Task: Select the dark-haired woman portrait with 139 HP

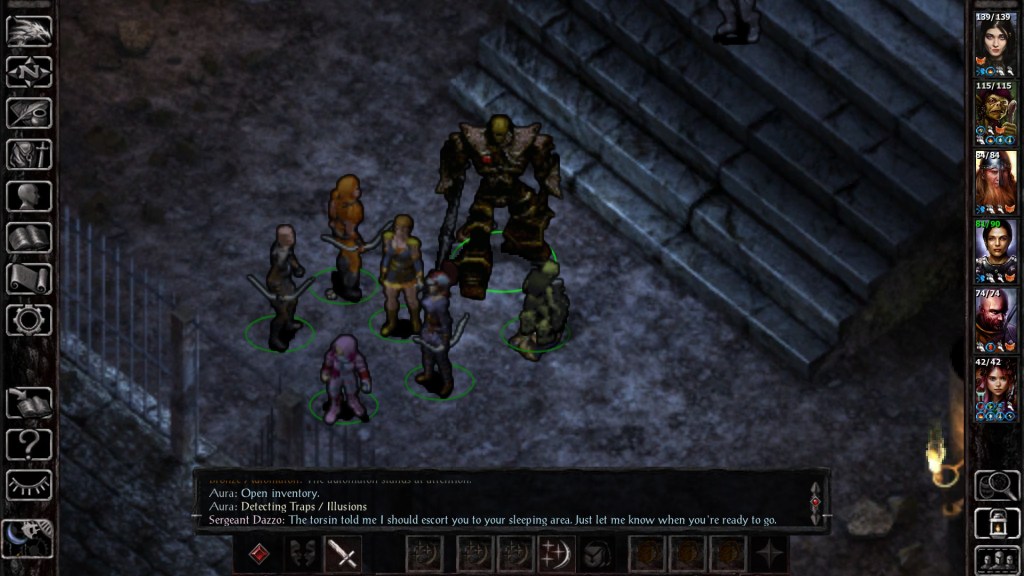Action: click(x=996, y=45)
